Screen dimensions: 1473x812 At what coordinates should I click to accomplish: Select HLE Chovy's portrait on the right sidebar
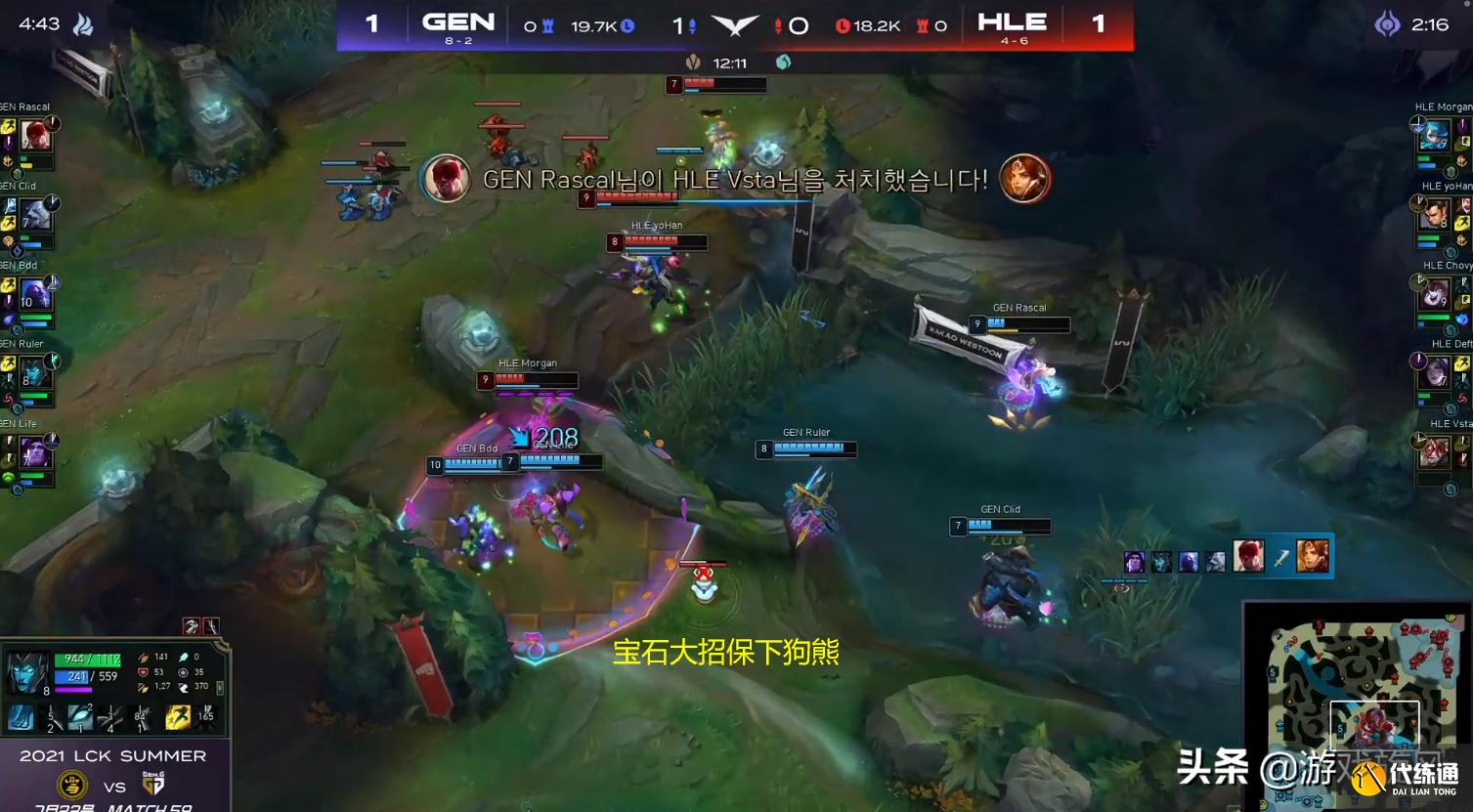(x=1437, y=293)
